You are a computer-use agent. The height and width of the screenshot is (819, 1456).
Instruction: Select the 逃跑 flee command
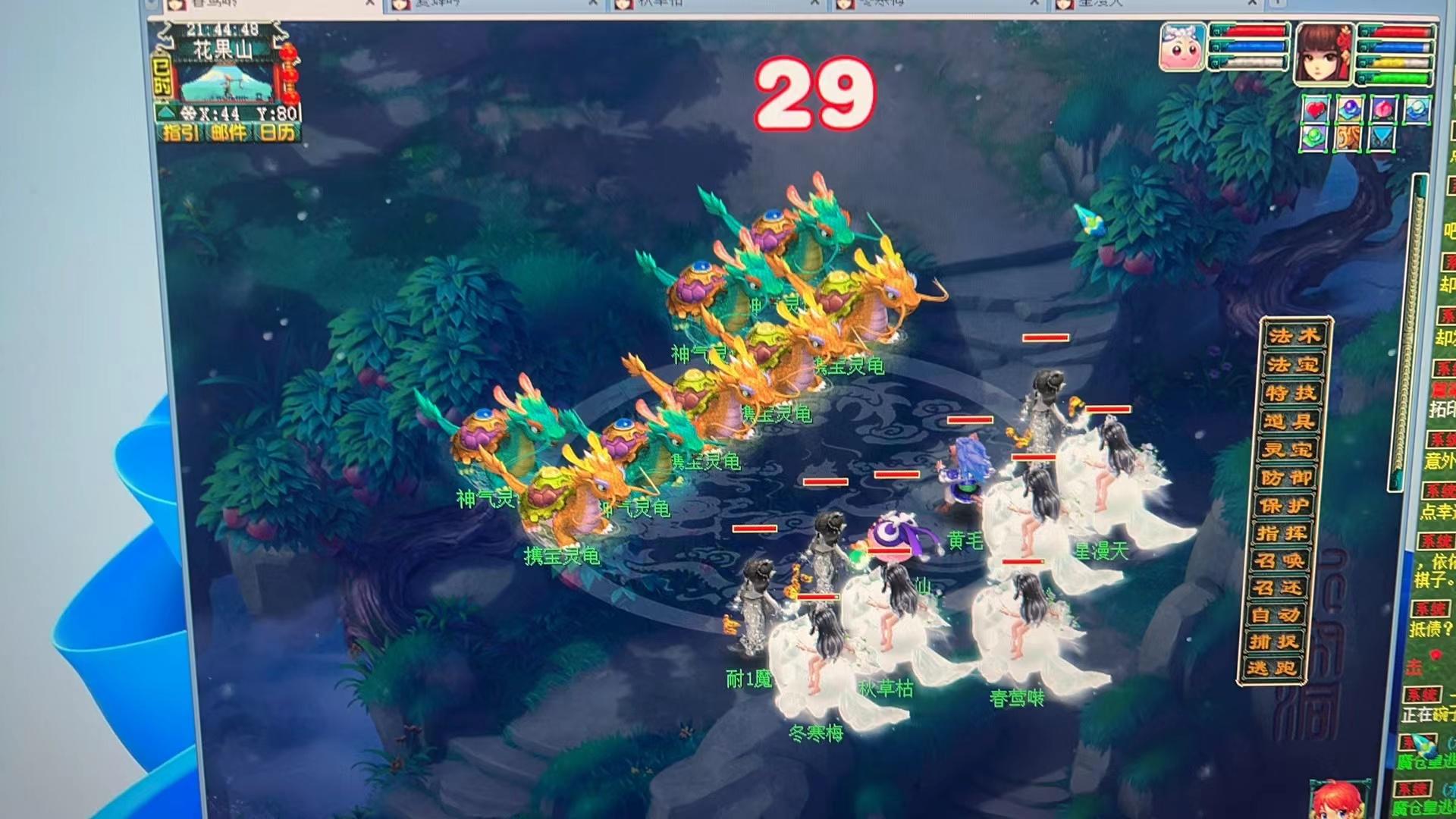pyautogui.click(x=1272, y=668)
